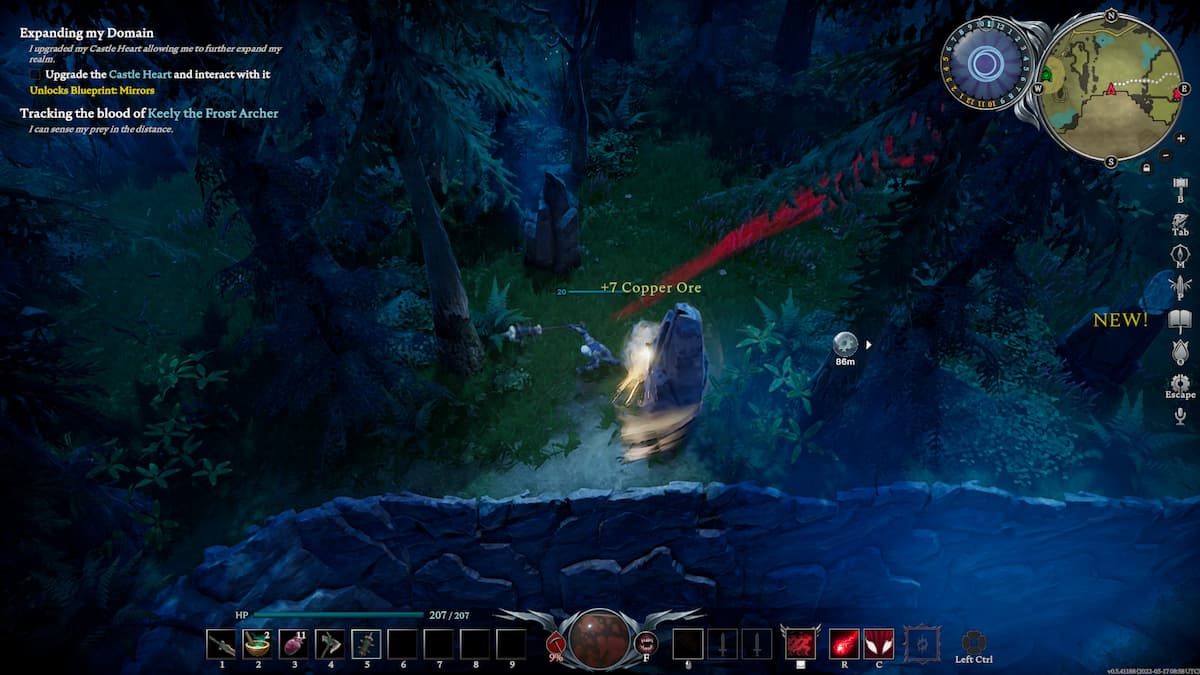Activate the red wings ability labeled C

878,643
